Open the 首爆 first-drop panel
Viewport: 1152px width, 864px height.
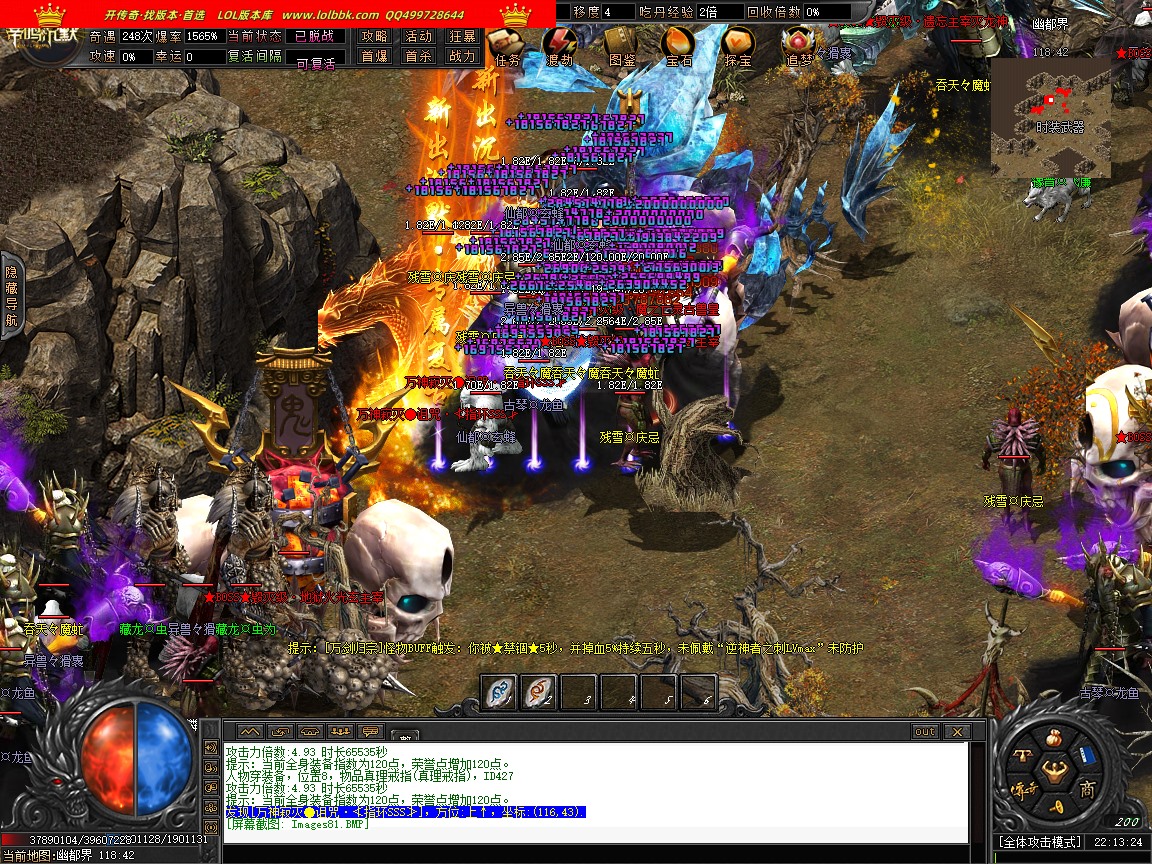[x=375, y=56]
